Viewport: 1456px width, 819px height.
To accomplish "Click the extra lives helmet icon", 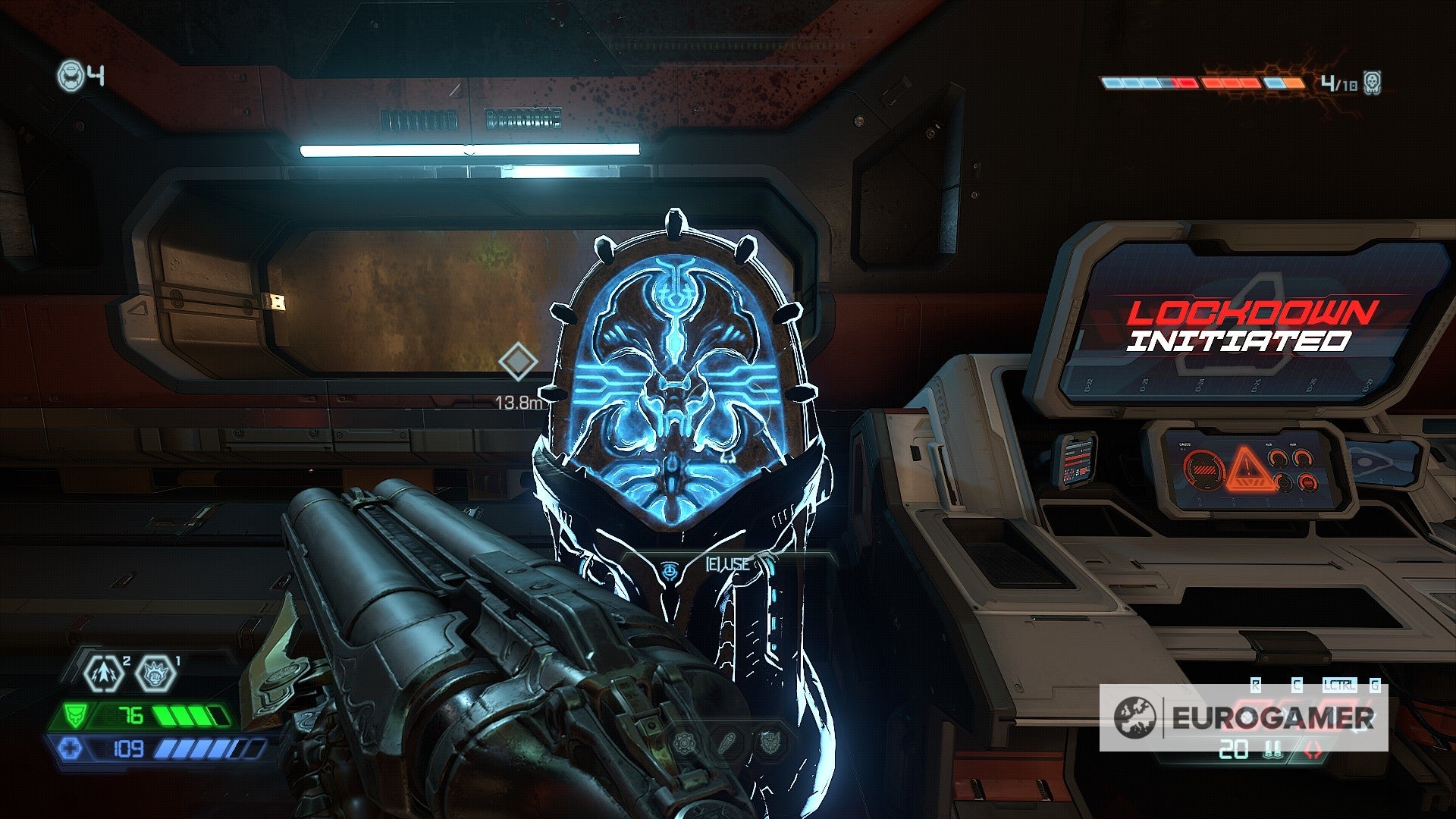I will click(x=71, y=76).
